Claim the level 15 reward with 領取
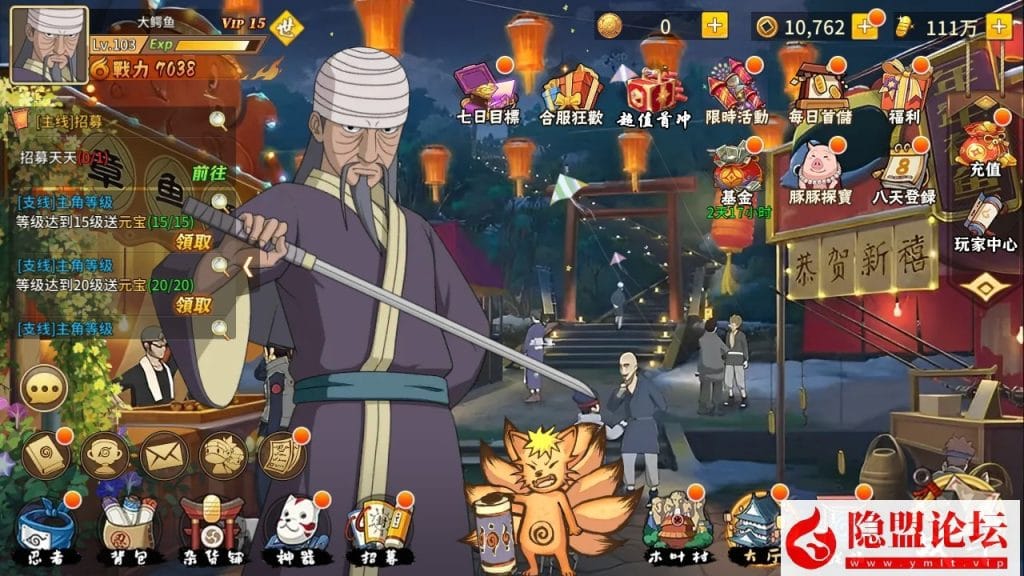1024x576 pixels. point(194,241)
